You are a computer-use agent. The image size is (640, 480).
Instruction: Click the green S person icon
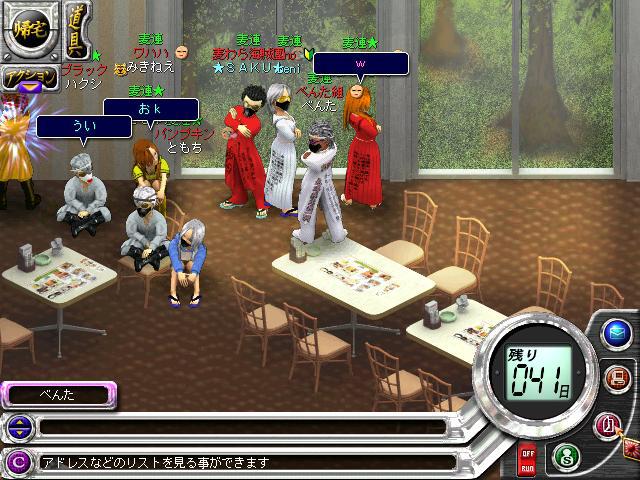pyautogui.click(x=565, y=456)
